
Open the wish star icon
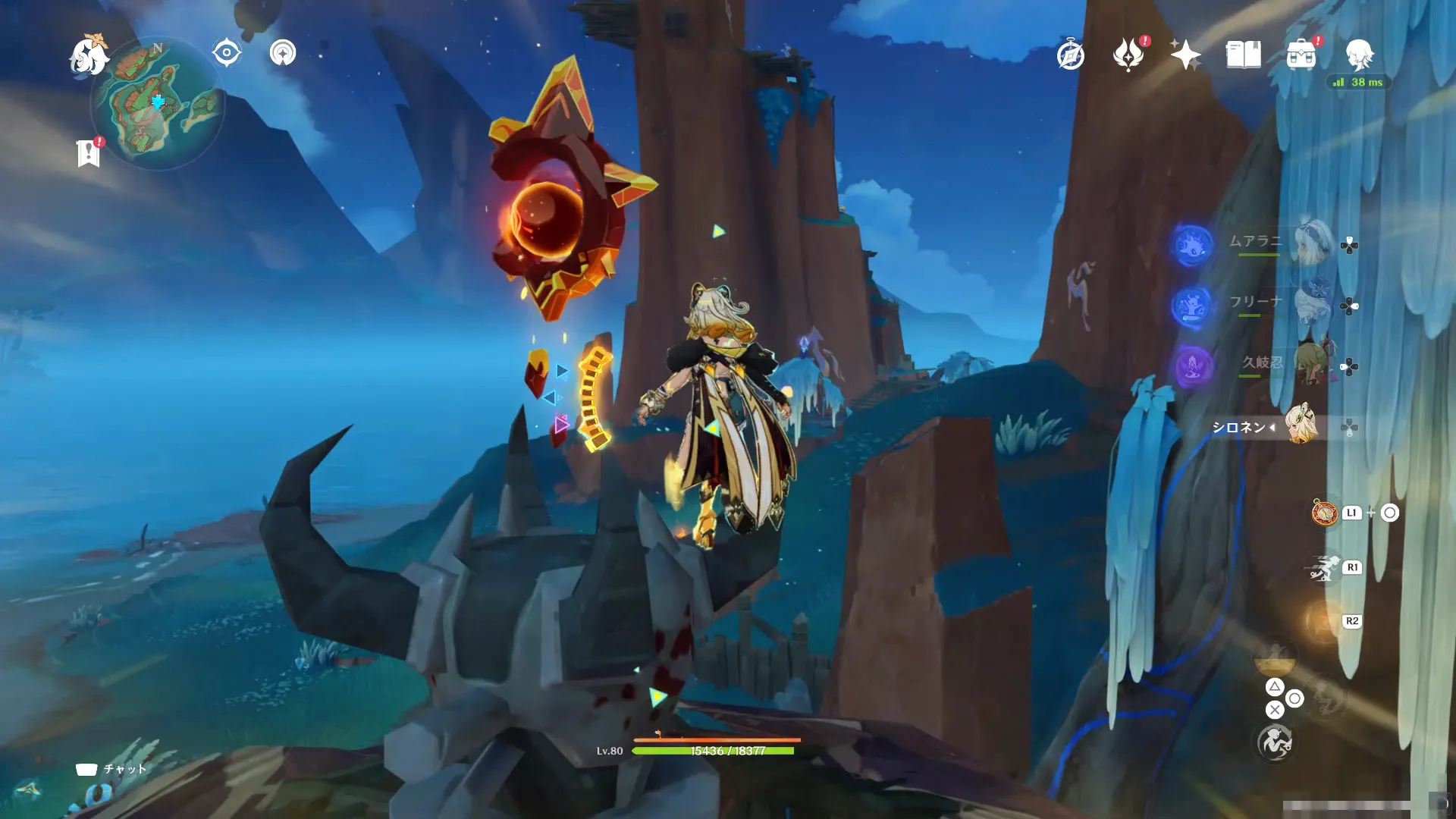coord(1185,55)
